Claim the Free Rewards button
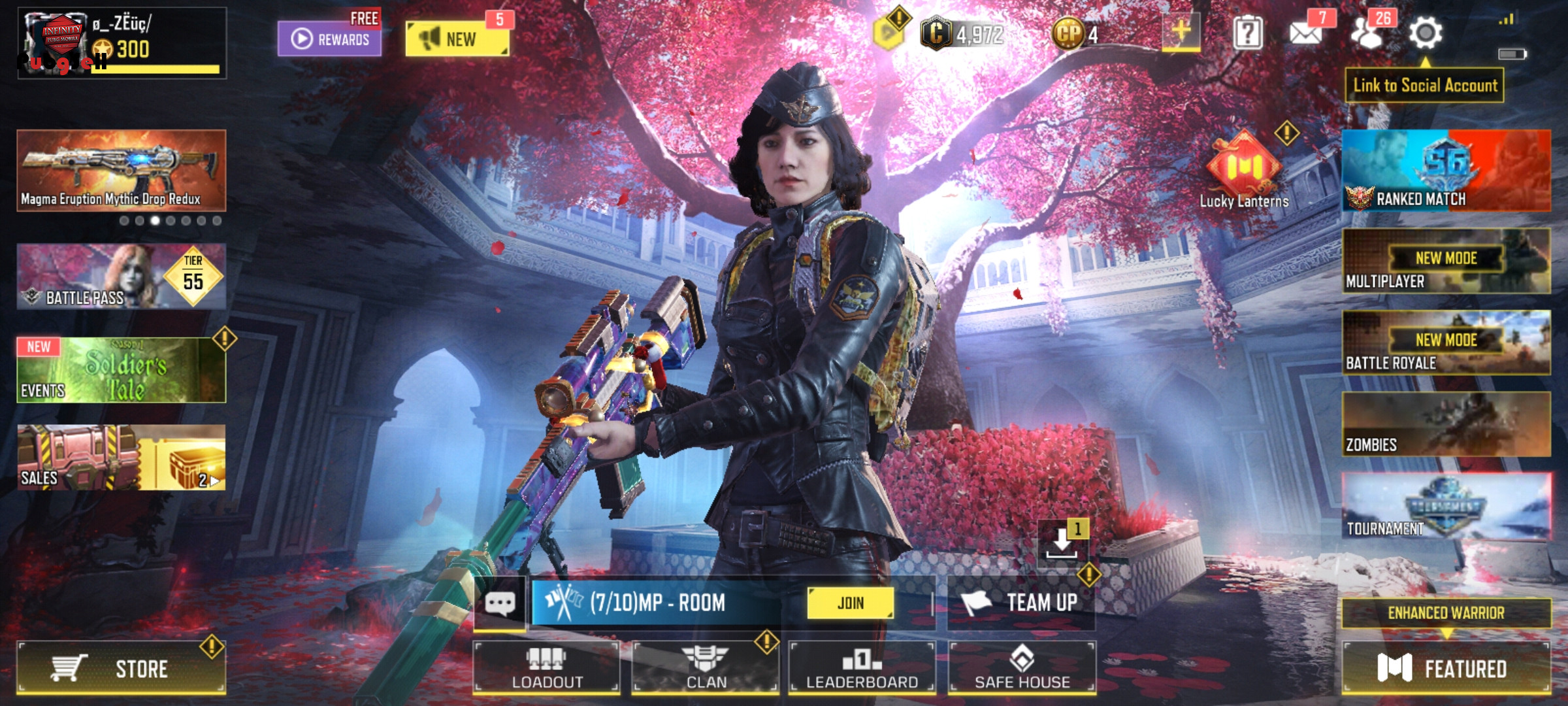Viewport: 1568px width, 706px height. click(x=329, y=38)
